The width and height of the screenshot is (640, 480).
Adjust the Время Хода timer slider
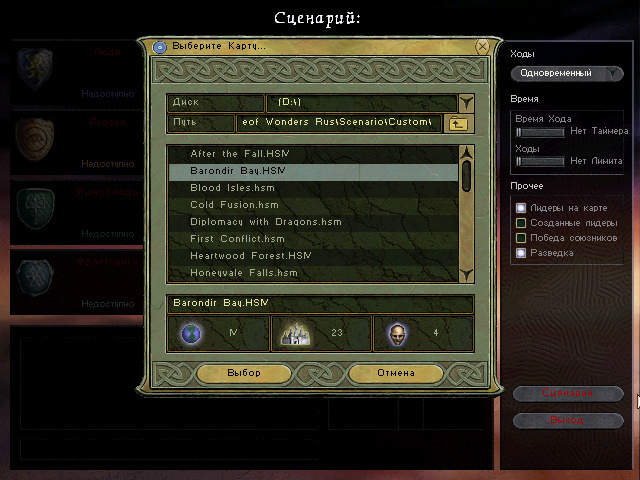521,131
